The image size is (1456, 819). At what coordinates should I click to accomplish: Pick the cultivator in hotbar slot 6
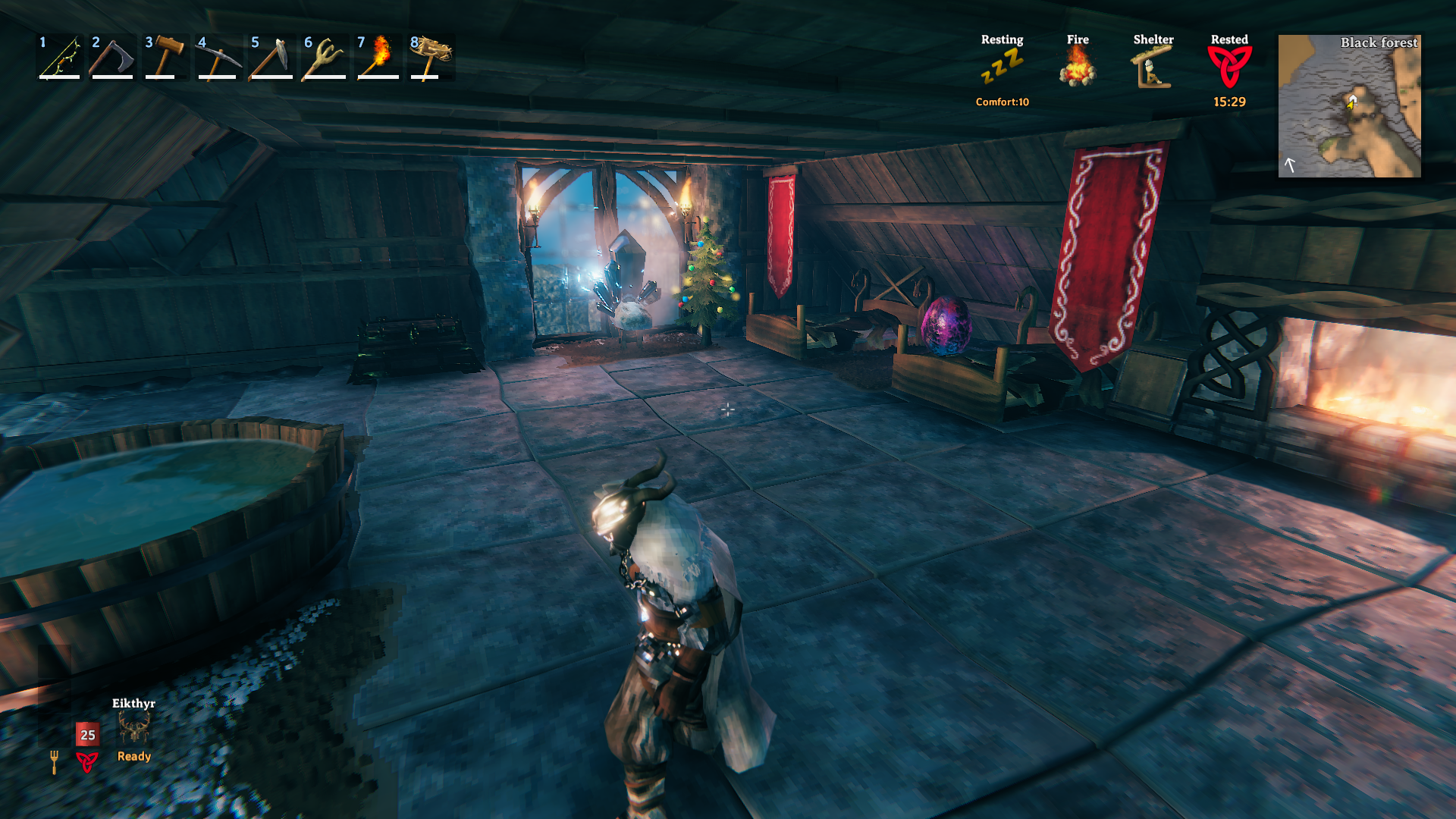click(x=325, y=57)
